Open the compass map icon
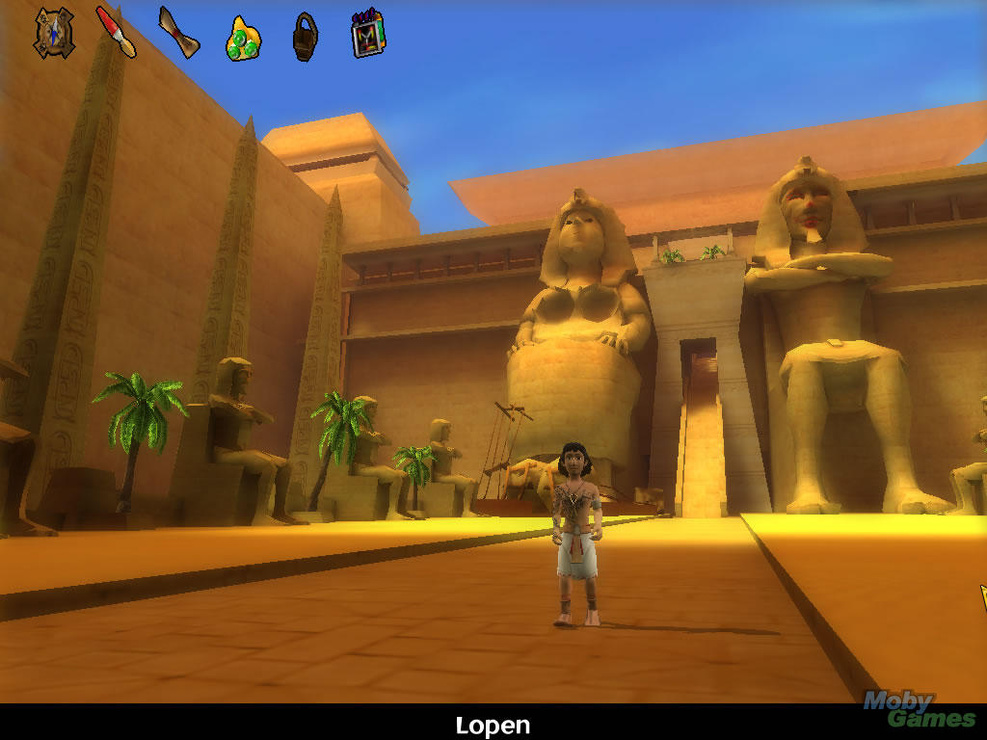 pos(54,33)
